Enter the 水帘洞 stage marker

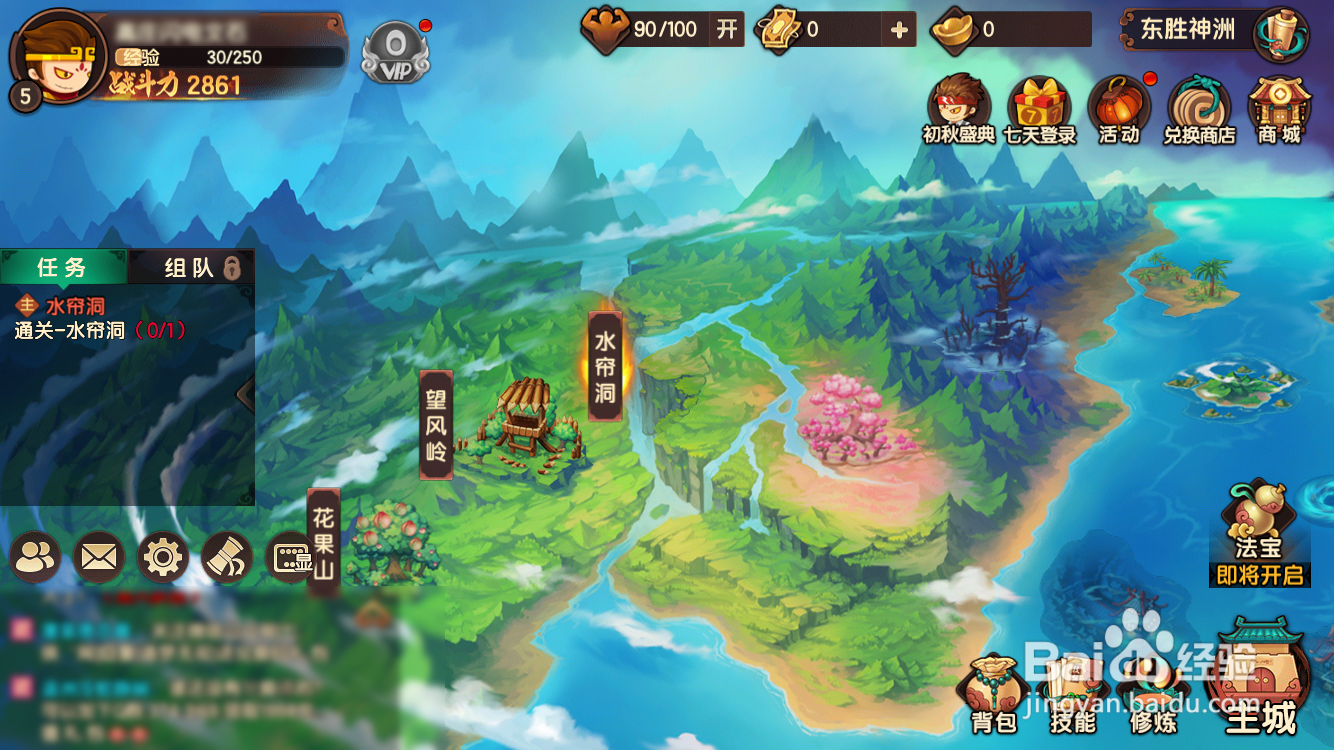click(605, 365)
